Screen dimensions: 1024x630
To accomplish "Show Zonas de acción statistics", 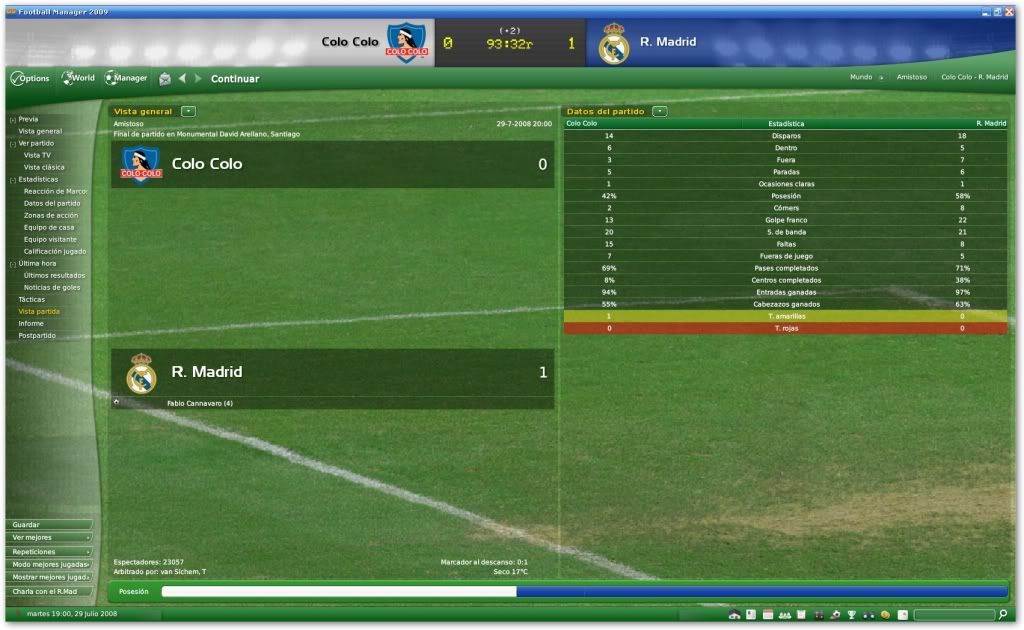I will pos(51,215).
